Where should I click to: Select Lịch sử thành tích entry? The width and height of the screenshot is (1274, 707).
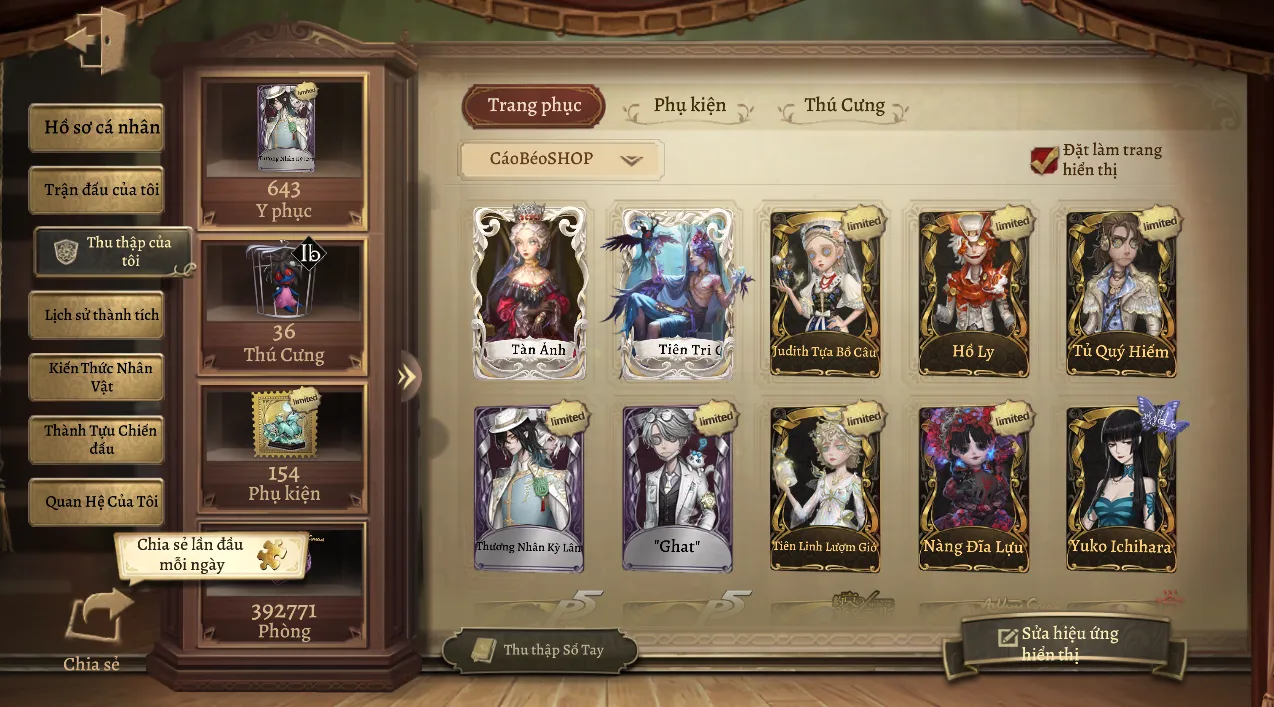tap(97, 315)
